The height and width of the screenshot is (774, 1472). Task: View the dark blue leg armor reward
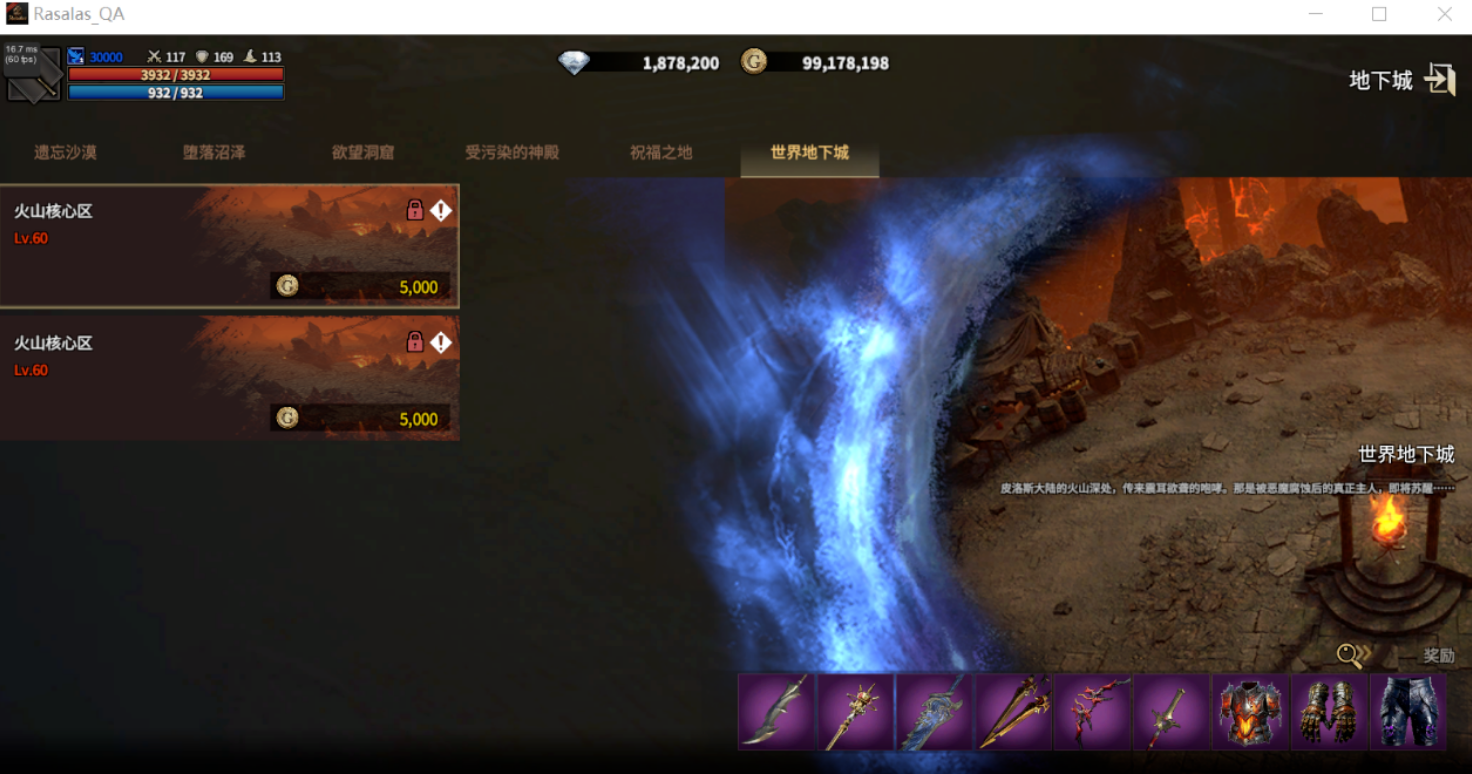tap(1408, 711)
